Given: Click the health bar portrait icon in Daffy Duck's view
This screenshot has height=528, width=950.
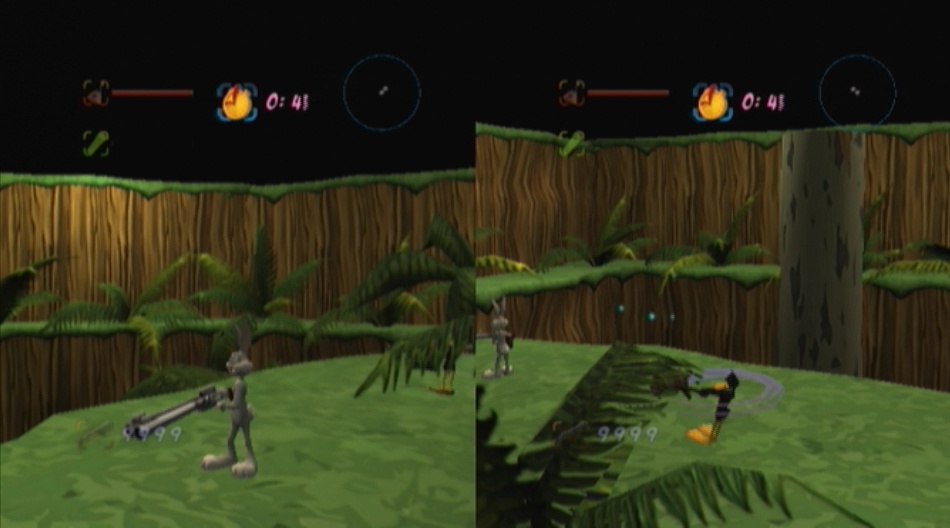Looking at the screenshot, I should [x=572, y=94].
